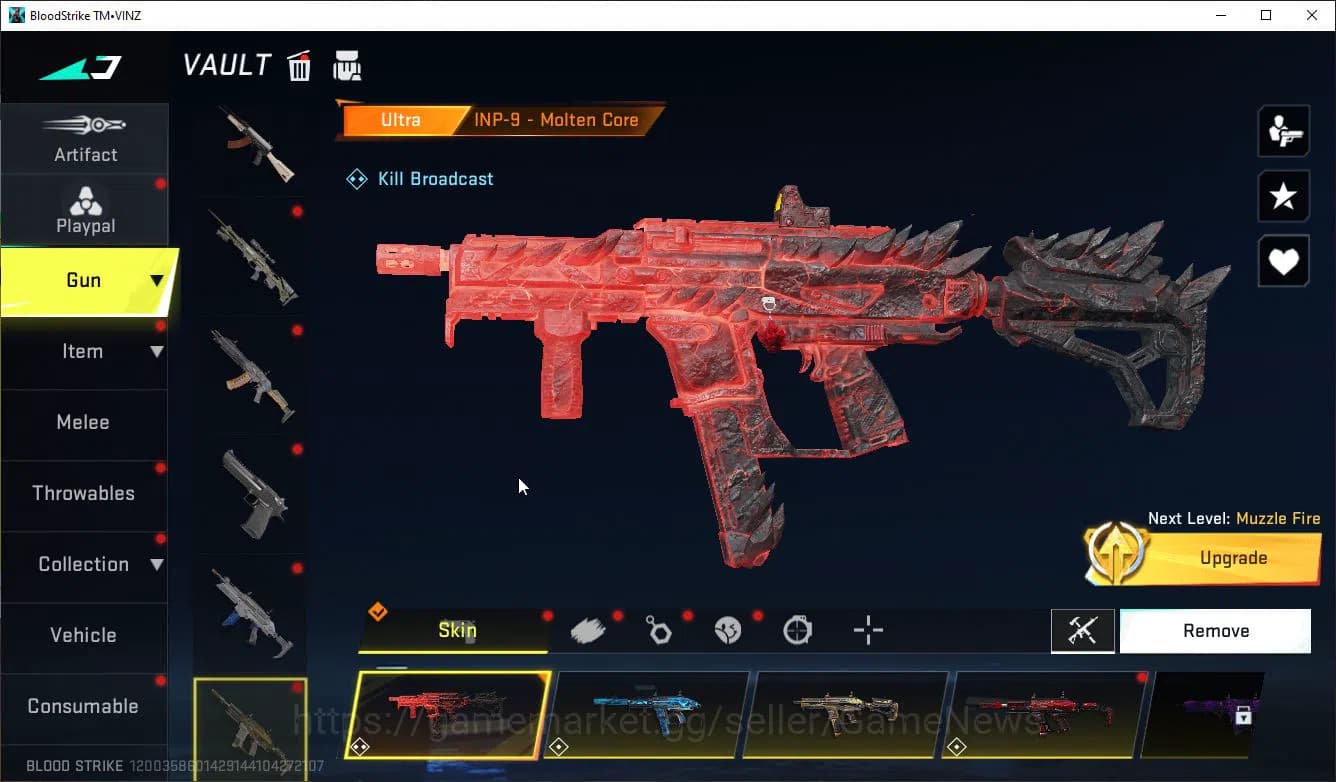Choose the blue INP-9 skin thumbnail
This screenshot has height=782, width=1336.
650,714
